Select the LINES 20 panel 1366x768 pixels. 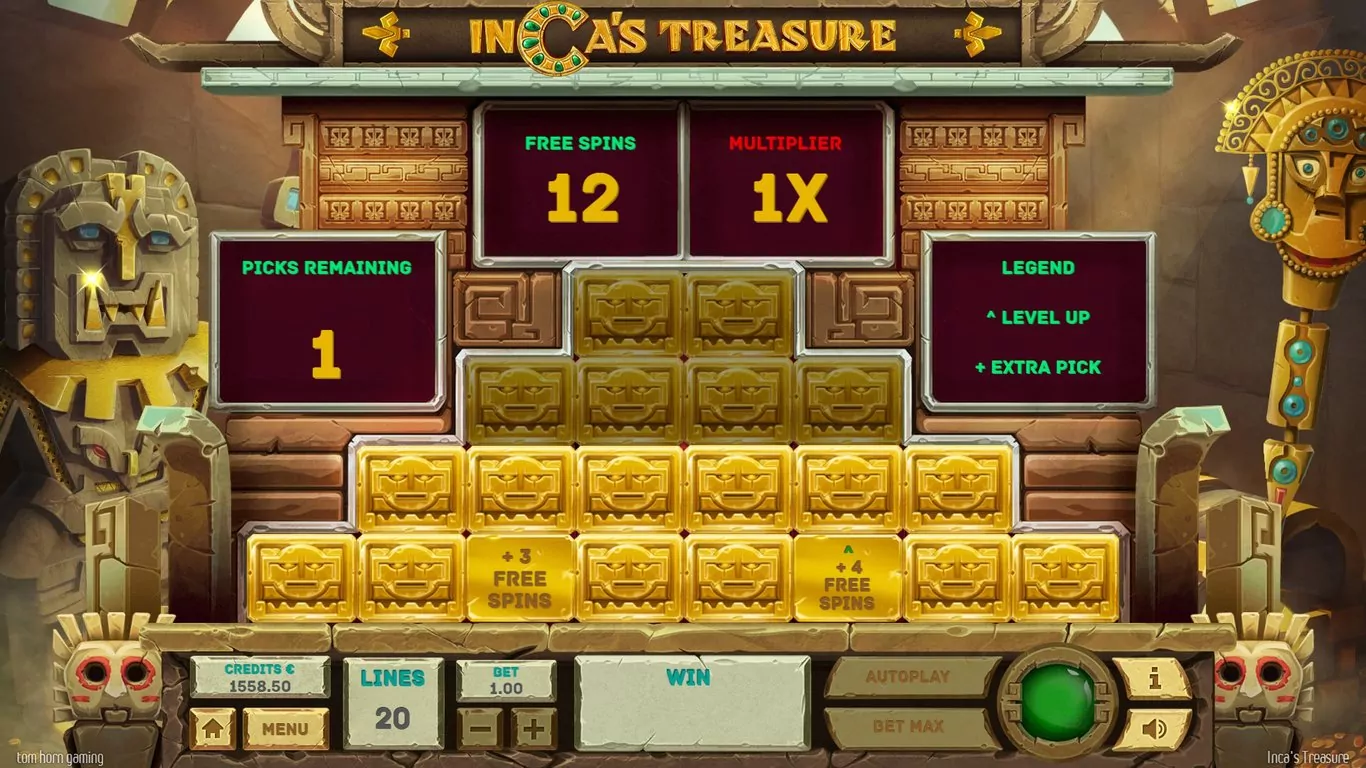pos(392,703)
